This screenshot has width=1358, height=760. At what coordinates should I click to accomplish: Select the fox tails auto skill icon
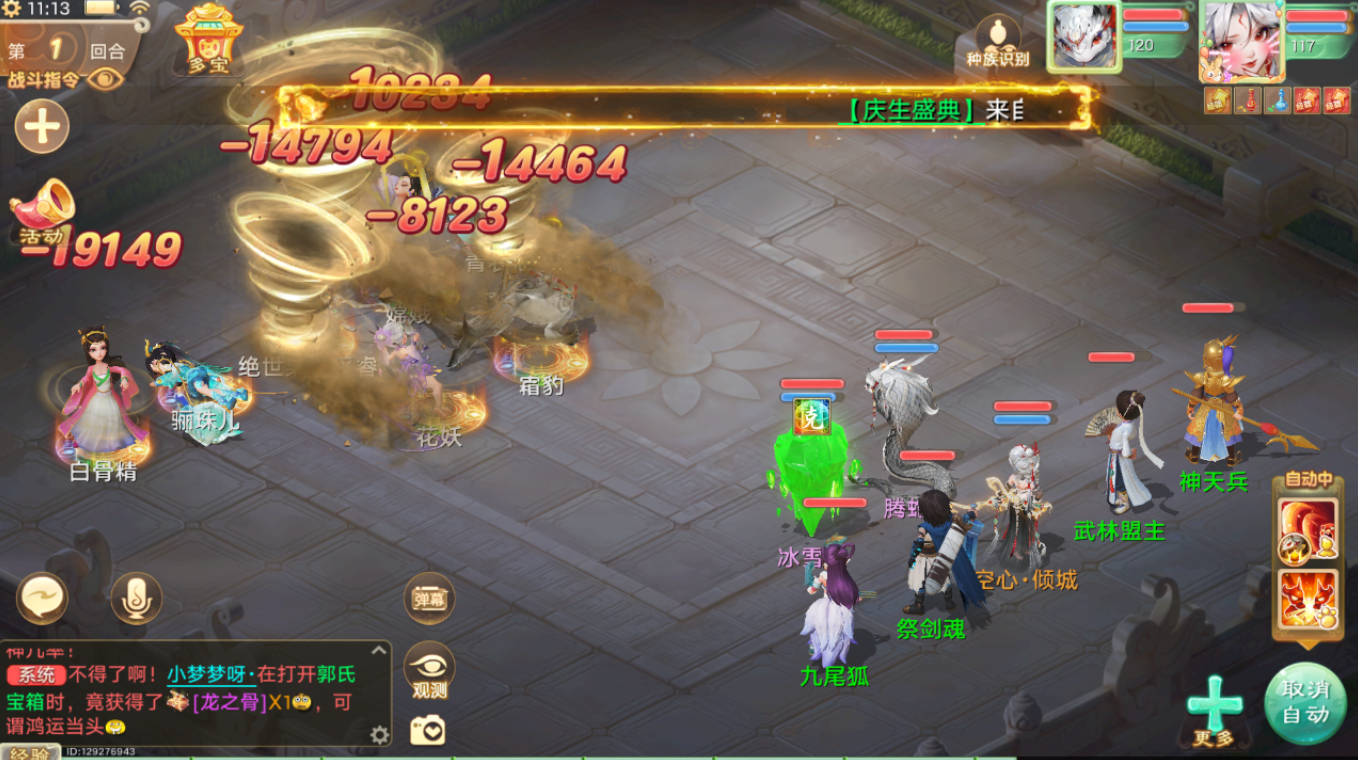pyautogui.click(x=1308, y=528)
